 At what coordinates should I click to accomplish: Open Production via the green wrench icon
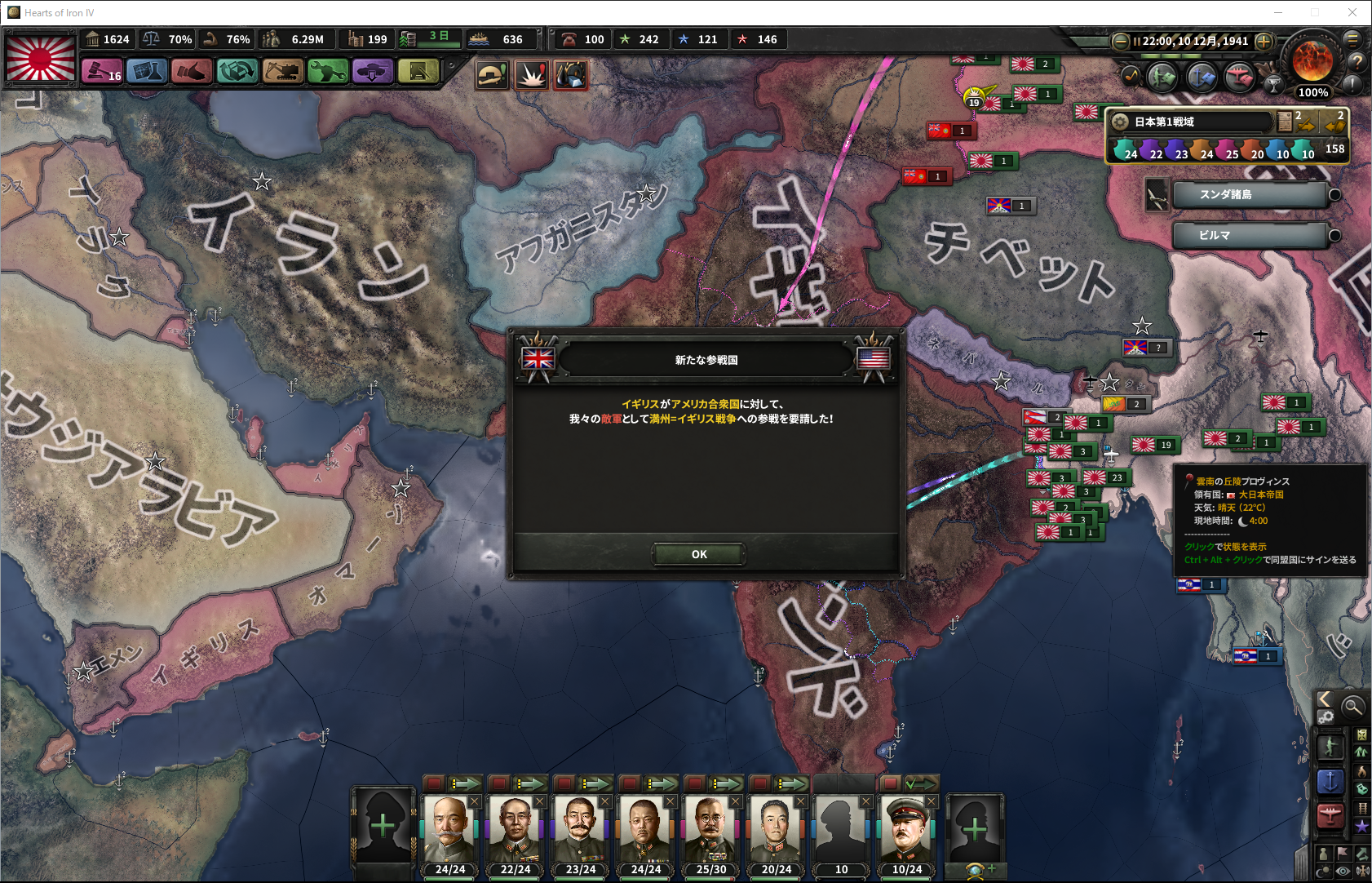327,72
